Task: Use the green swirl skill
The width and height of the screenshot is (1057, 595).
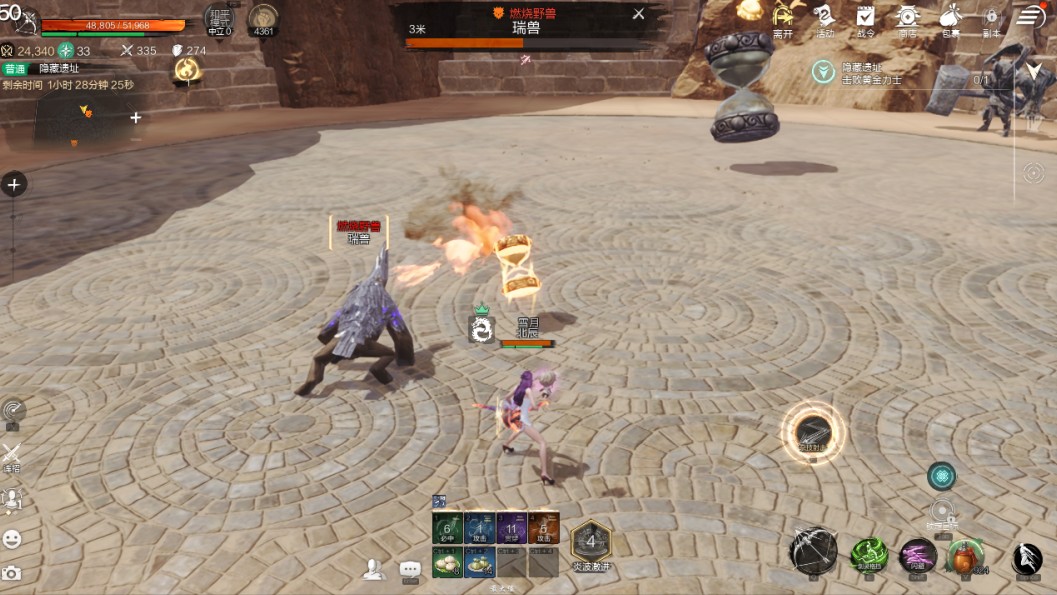Action: point(868,555)
